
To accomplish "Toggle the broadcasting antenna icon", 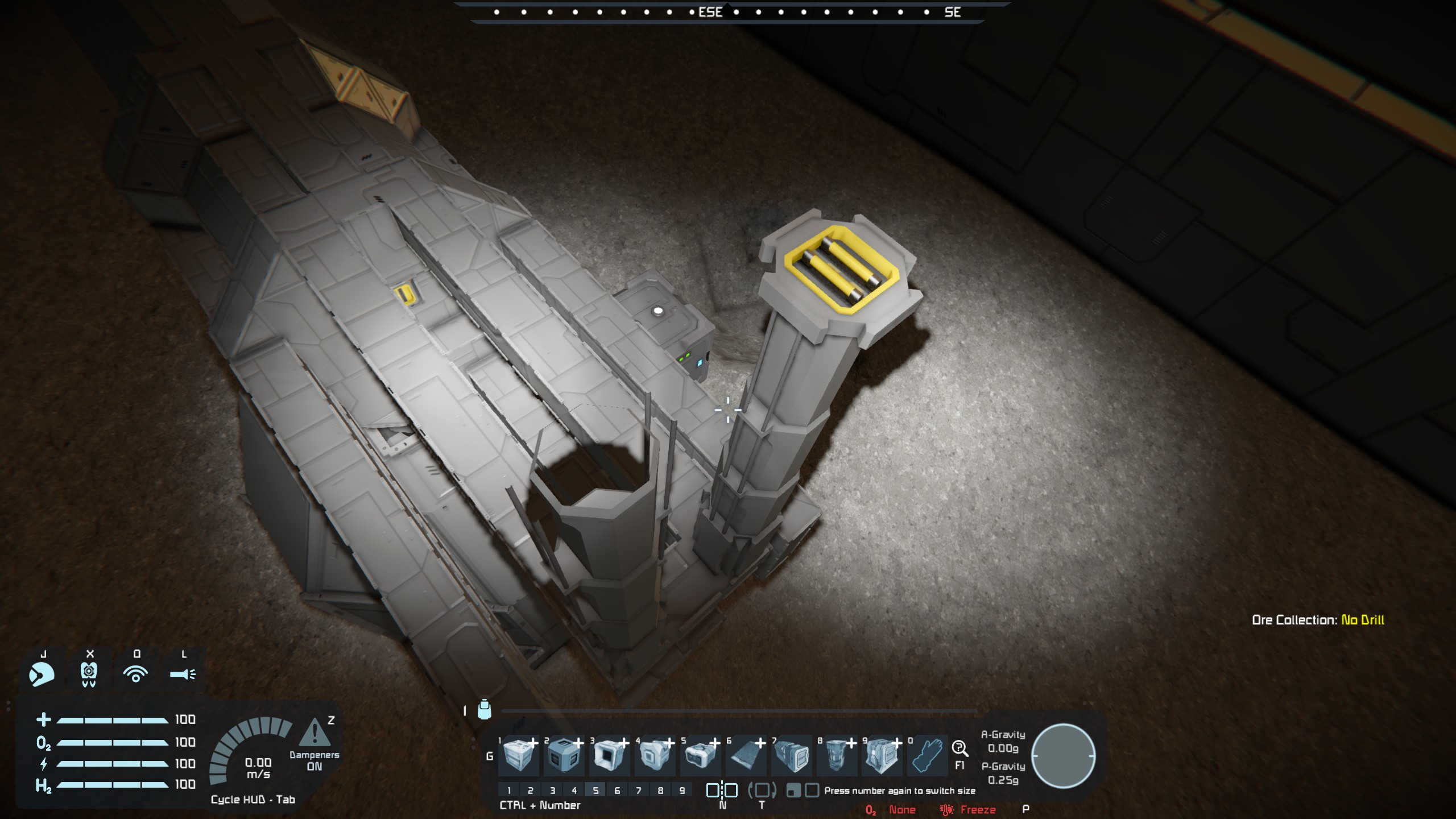I will point(135,675).
